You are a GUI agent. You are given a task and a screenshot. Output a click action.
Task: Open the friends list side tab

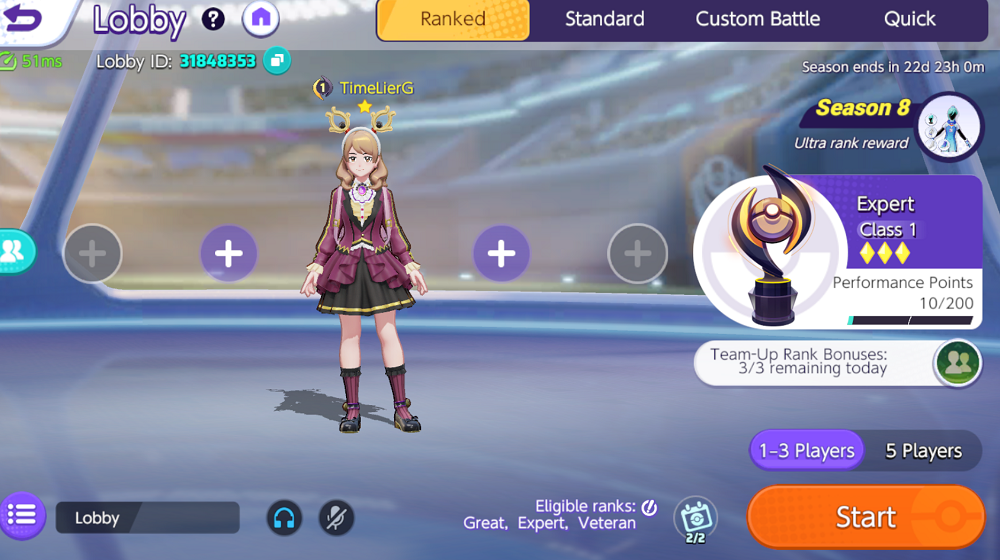pyautogui.click(x=15, y=251)
